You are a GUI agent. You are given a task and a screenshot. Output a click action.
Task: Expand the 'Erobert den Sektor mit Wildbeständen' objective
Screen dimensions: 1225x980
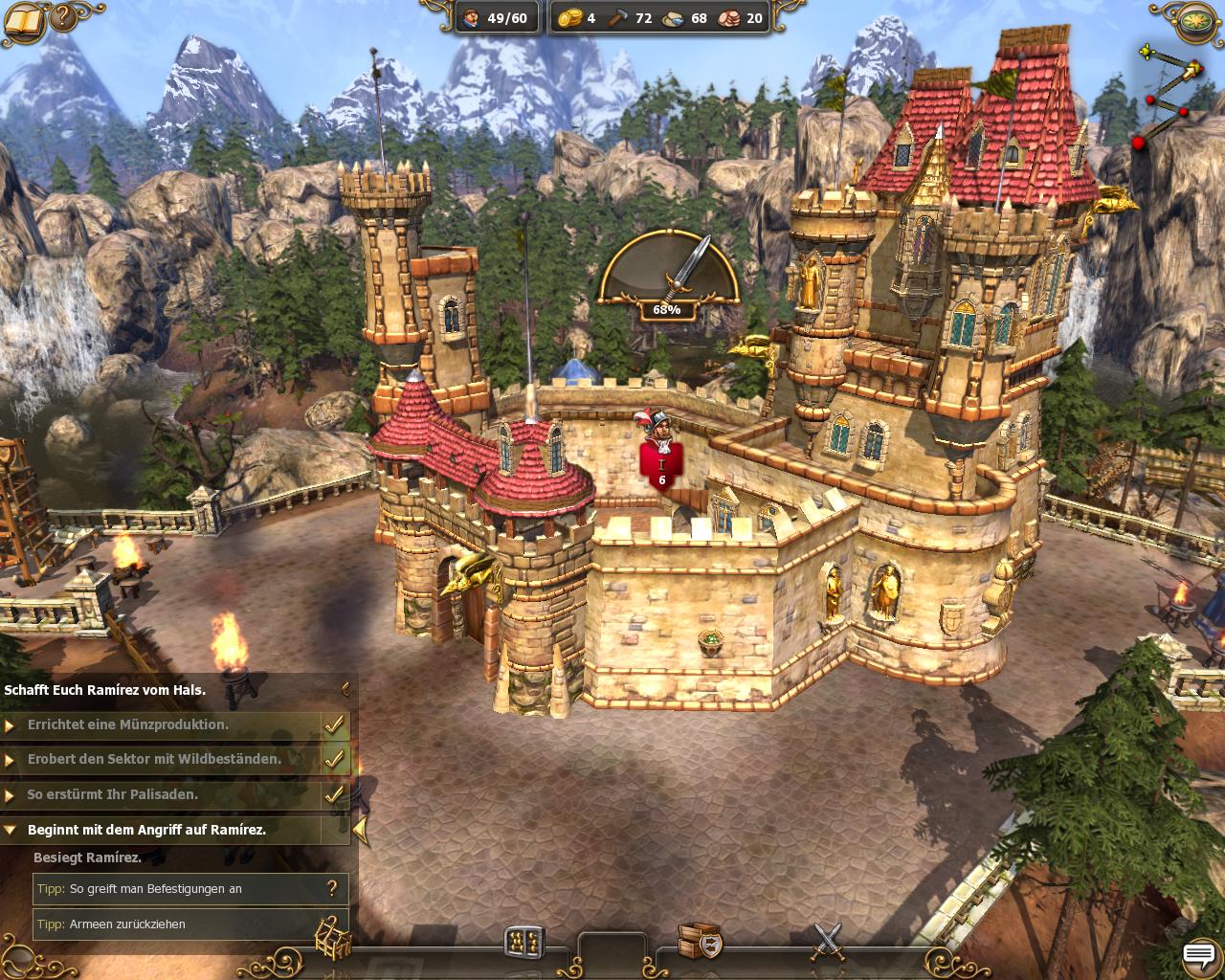(11, 760)
